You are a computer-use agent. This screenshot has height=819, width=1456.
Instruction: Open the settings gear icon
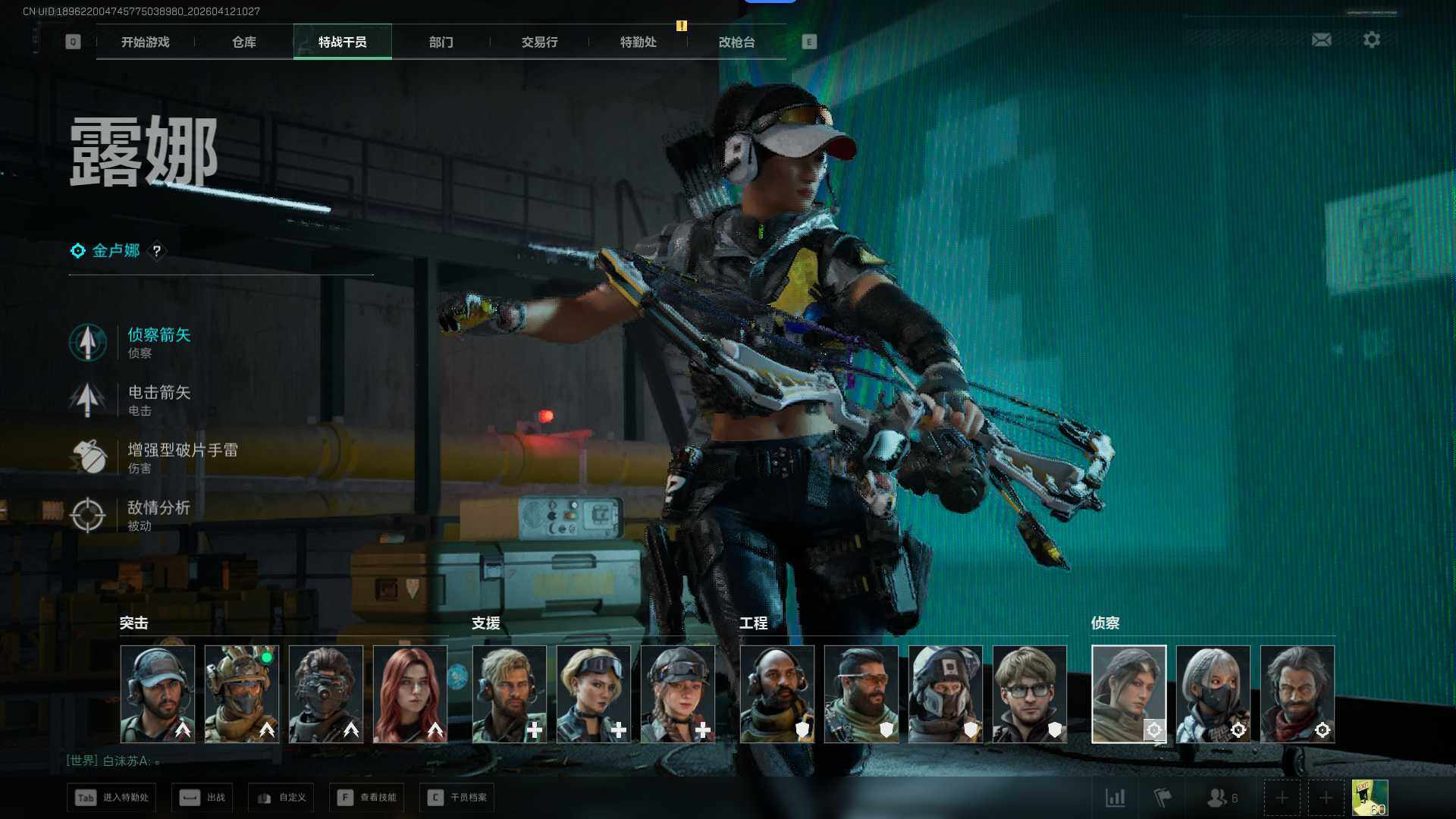(1371, 39)
